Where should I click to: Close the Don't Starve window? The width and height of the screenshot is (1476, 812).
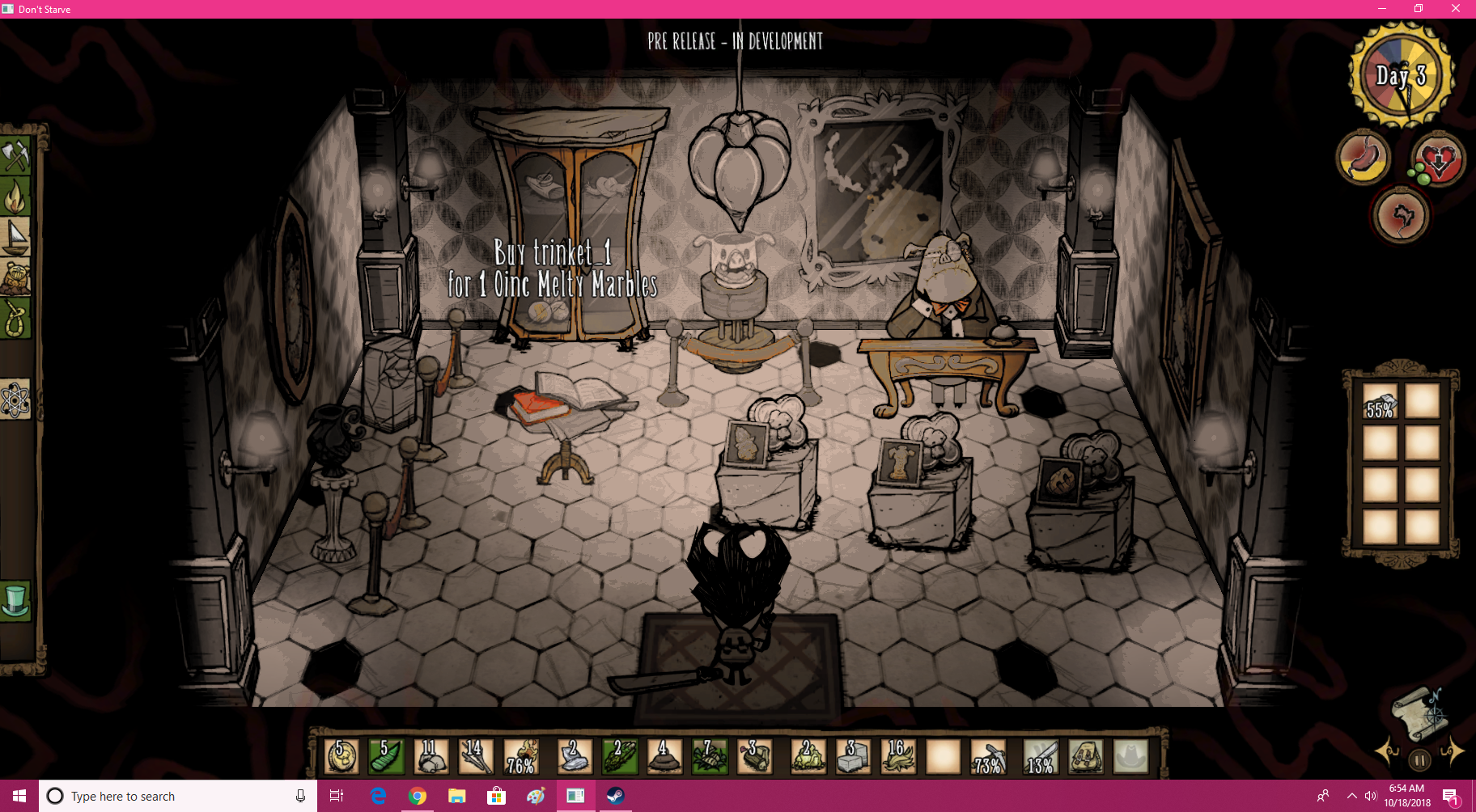(x=1456, y=9)
